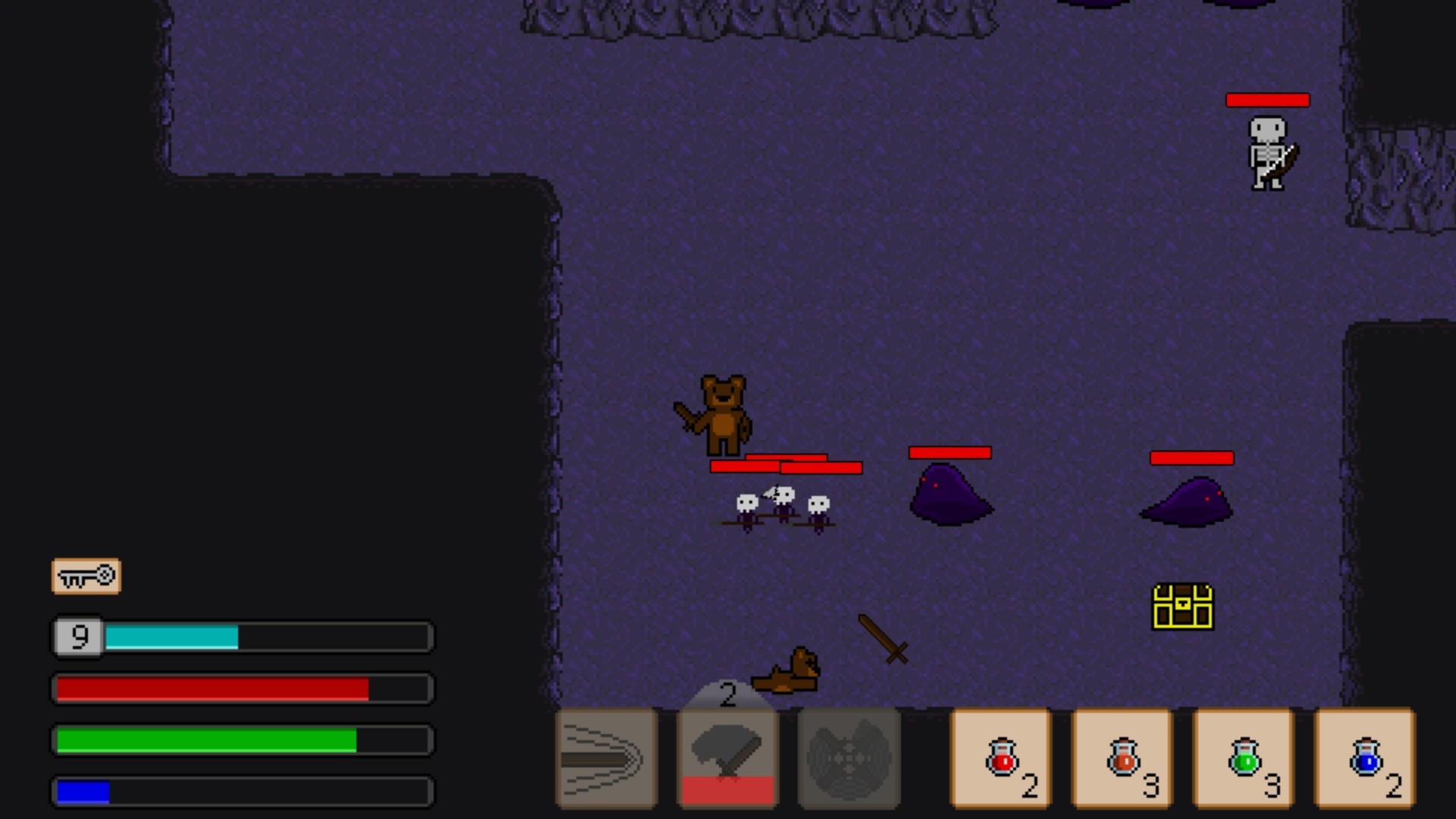The width and height of the screenshot is (1456, 819).
Task: Select the bat-shaped ability icon
Action: point(848,758)
